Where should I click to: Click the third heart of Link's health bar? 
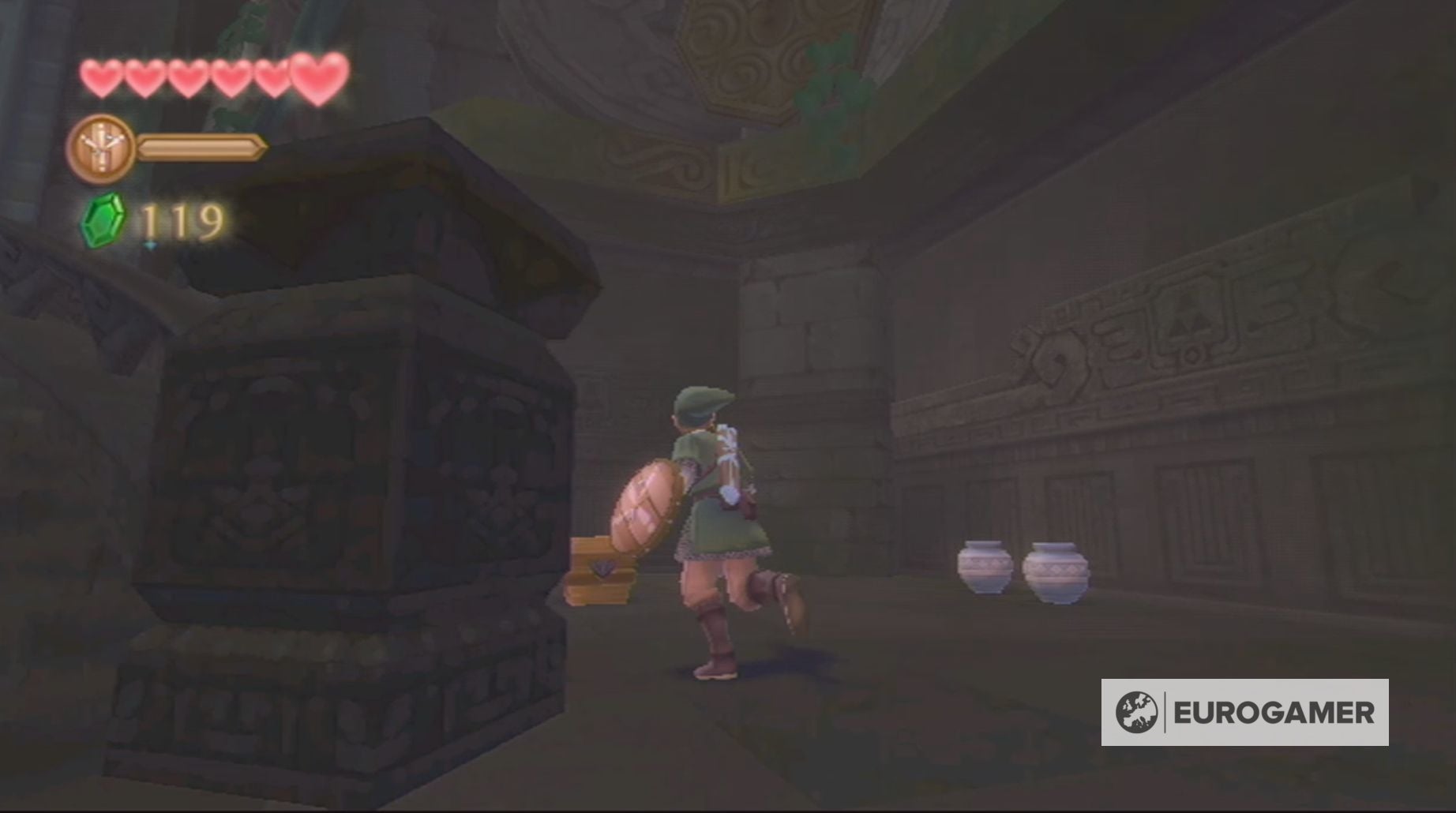188,76
